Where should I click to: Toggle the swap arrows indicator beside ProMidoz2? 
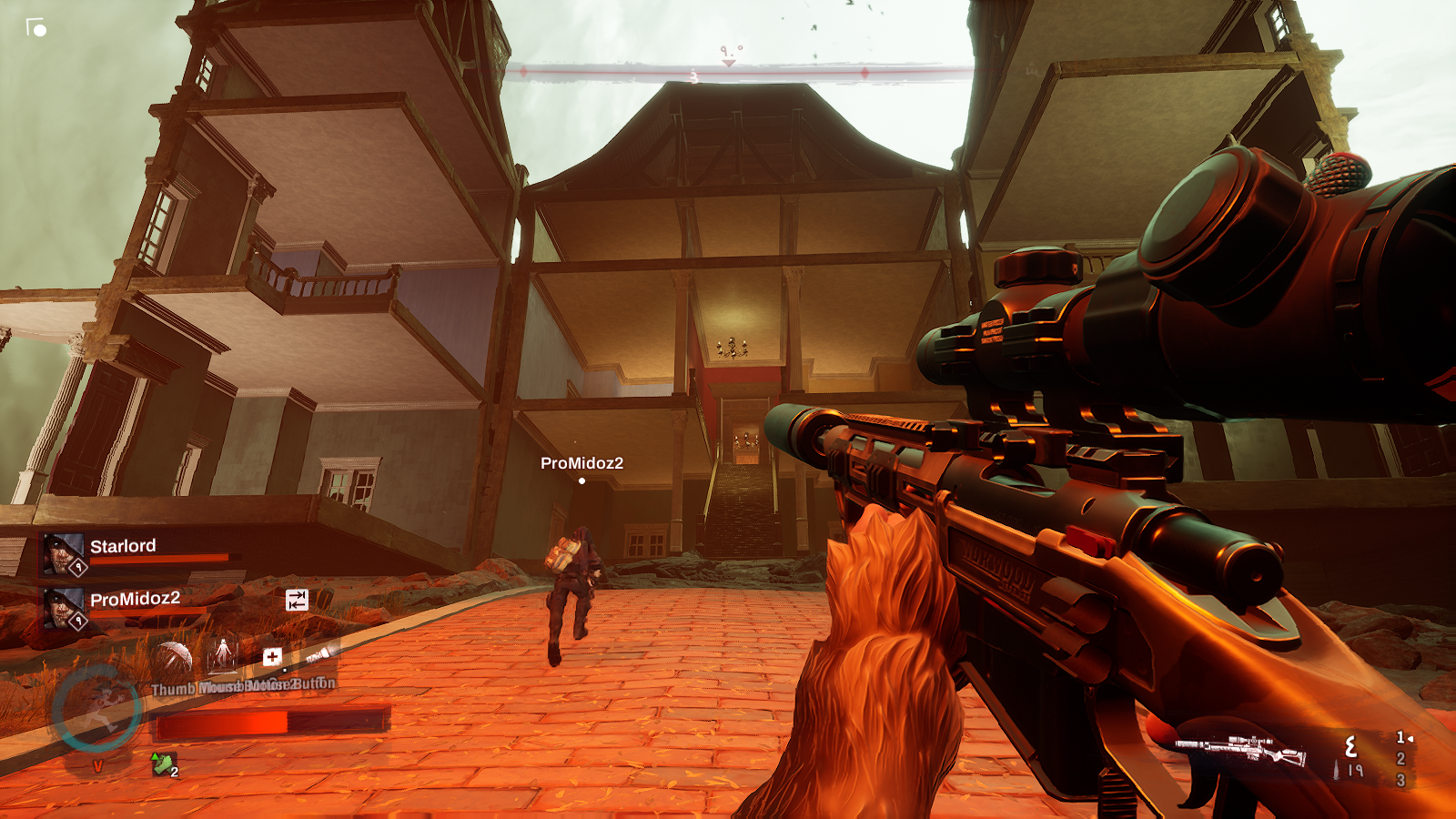pyautogui.click(x=297, y=600)
